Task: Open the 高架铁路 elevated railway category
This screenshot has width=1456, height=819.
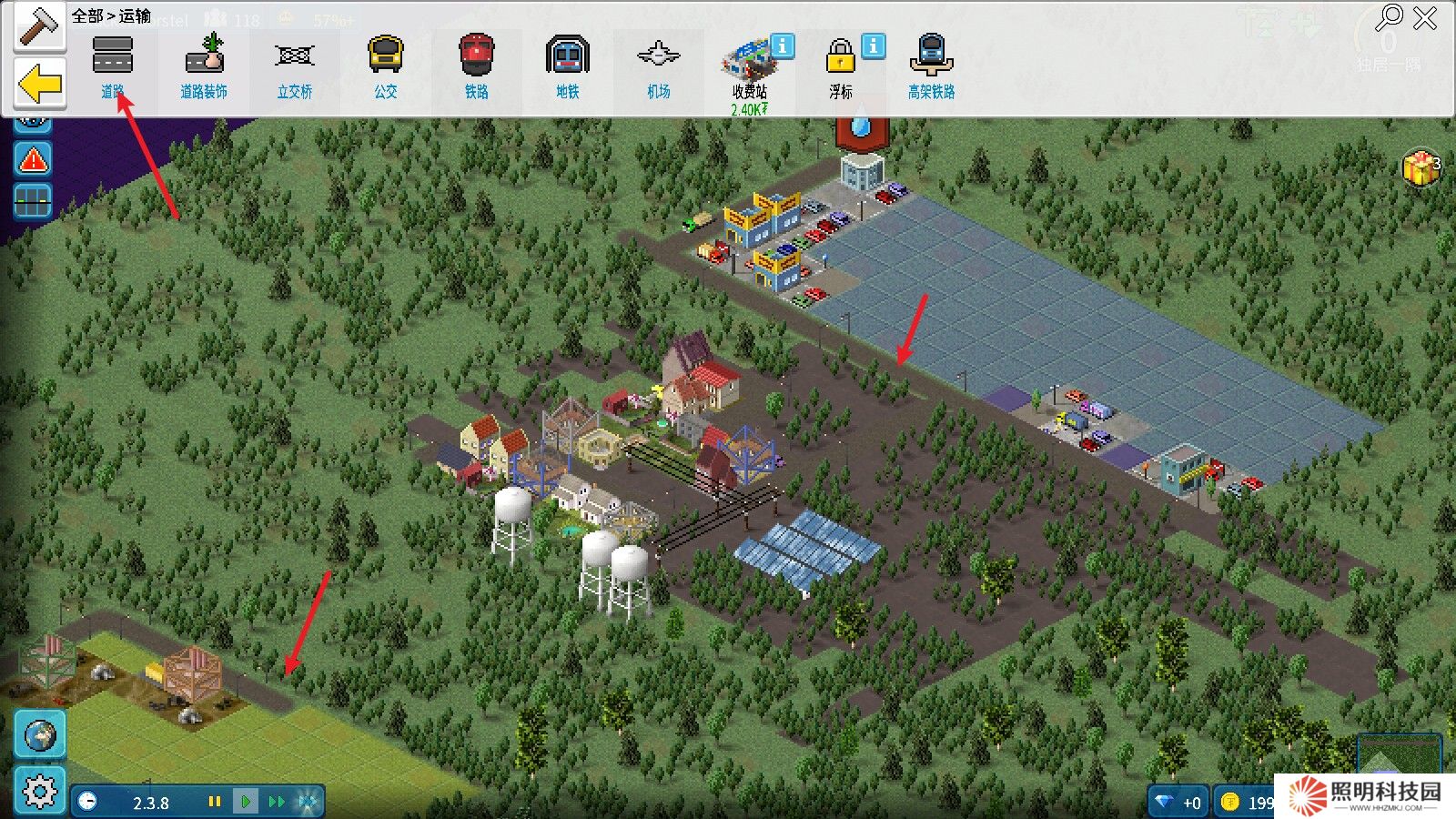Action: click(x=931, y=65)
